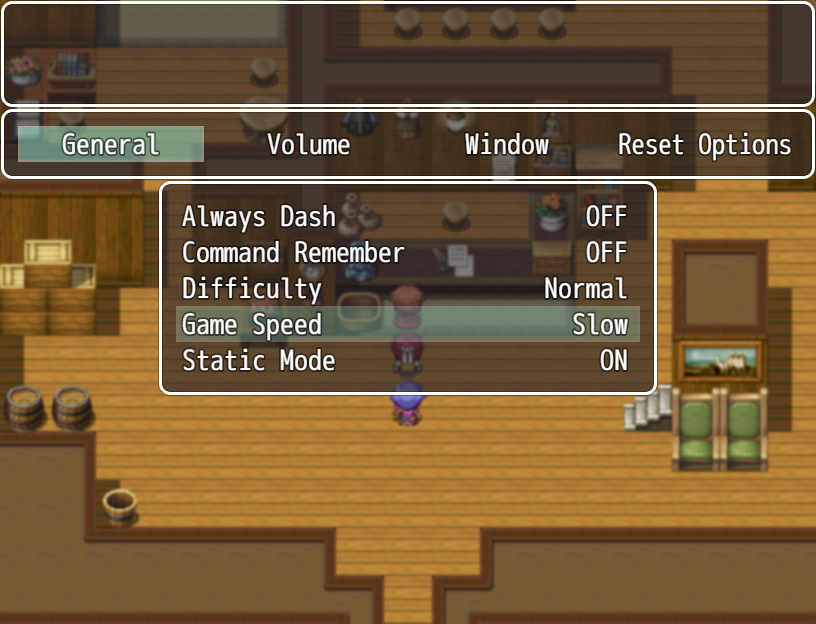Choose Reset Options
Image resolution: width=816 pixels, height=624 pixels.
tap(704, 144)
